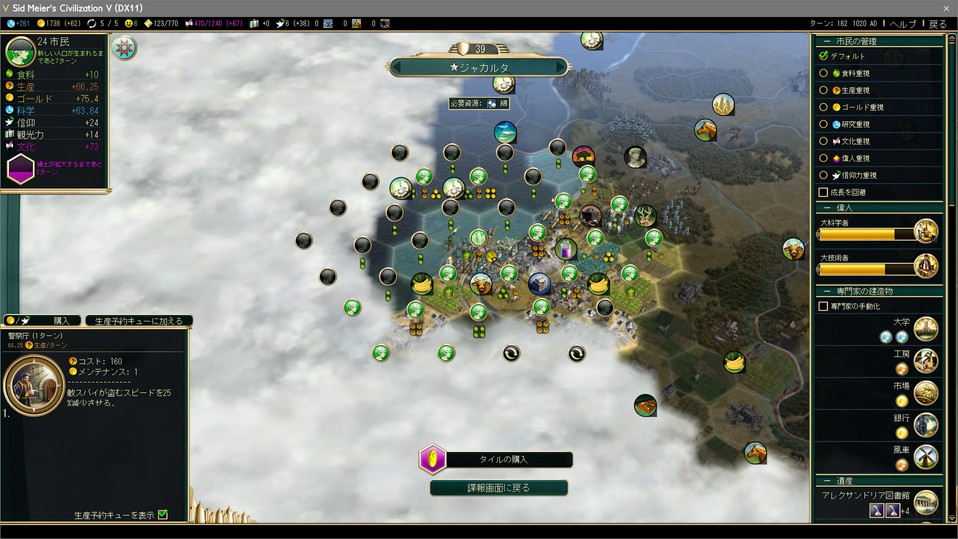Choose 文化重視 culture focus
This screenshot has width=958, height=539.
[x=824, y=141]
